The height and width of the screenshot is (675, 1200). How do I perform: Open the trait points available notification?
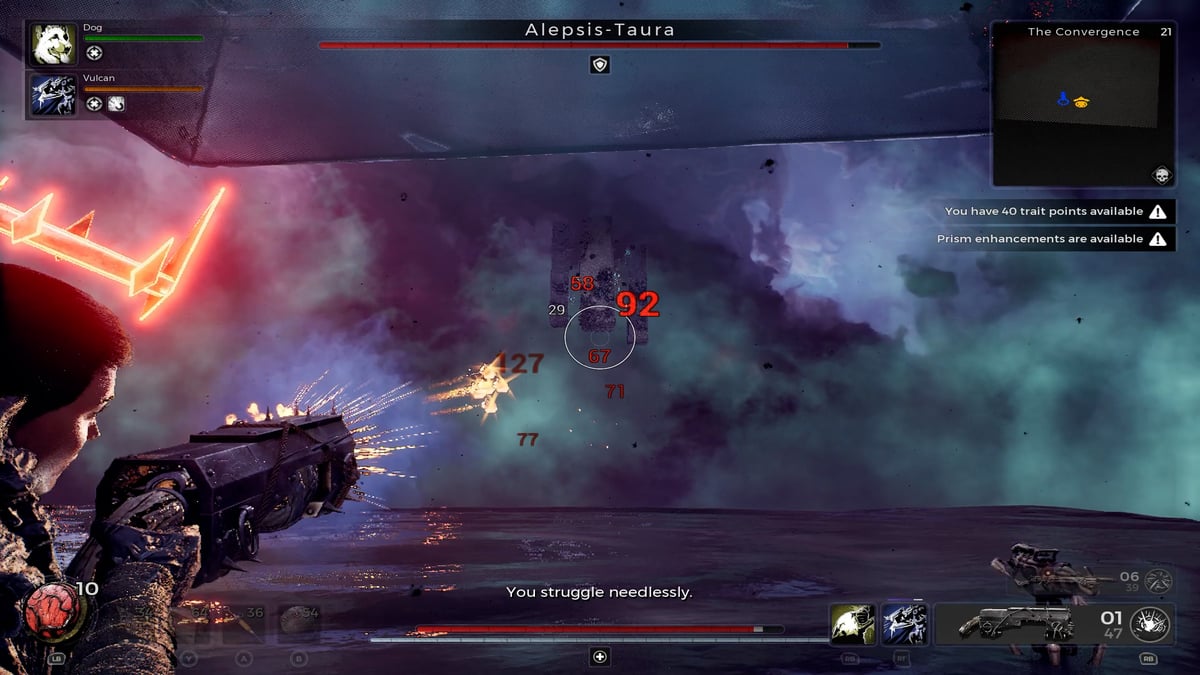[1058, 212]
